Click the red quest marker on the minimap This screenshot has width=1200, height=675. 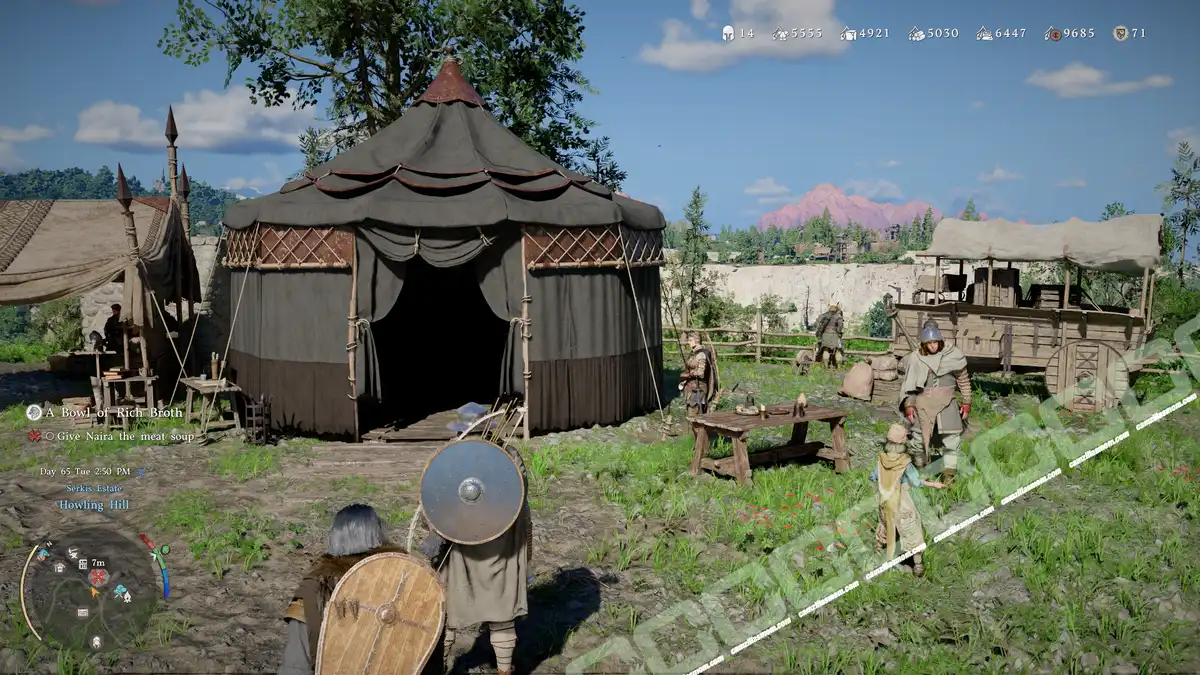[98, 577]
